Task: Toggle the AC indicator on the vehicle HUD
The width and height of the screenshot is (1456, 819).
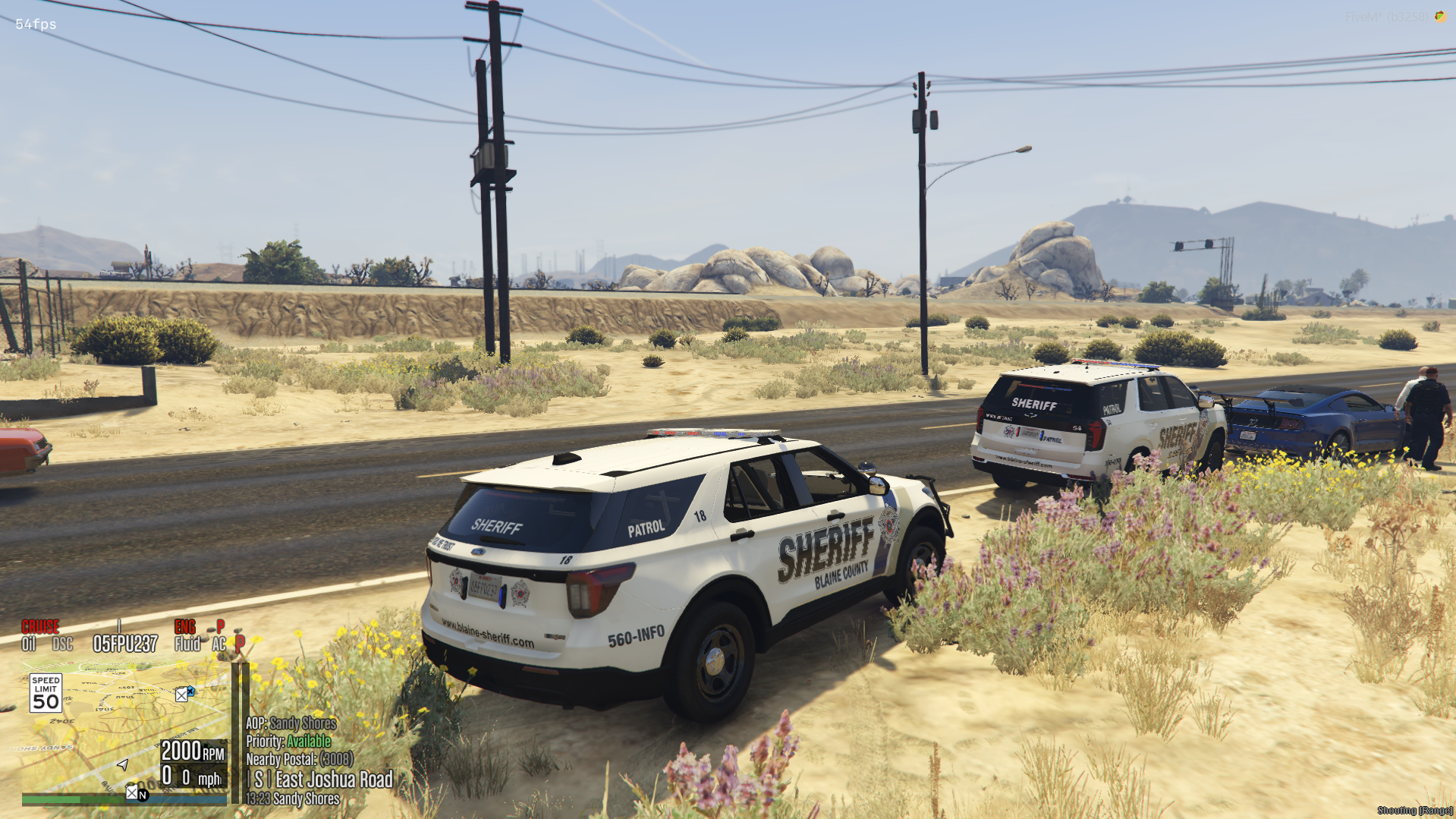Action: 220,644
